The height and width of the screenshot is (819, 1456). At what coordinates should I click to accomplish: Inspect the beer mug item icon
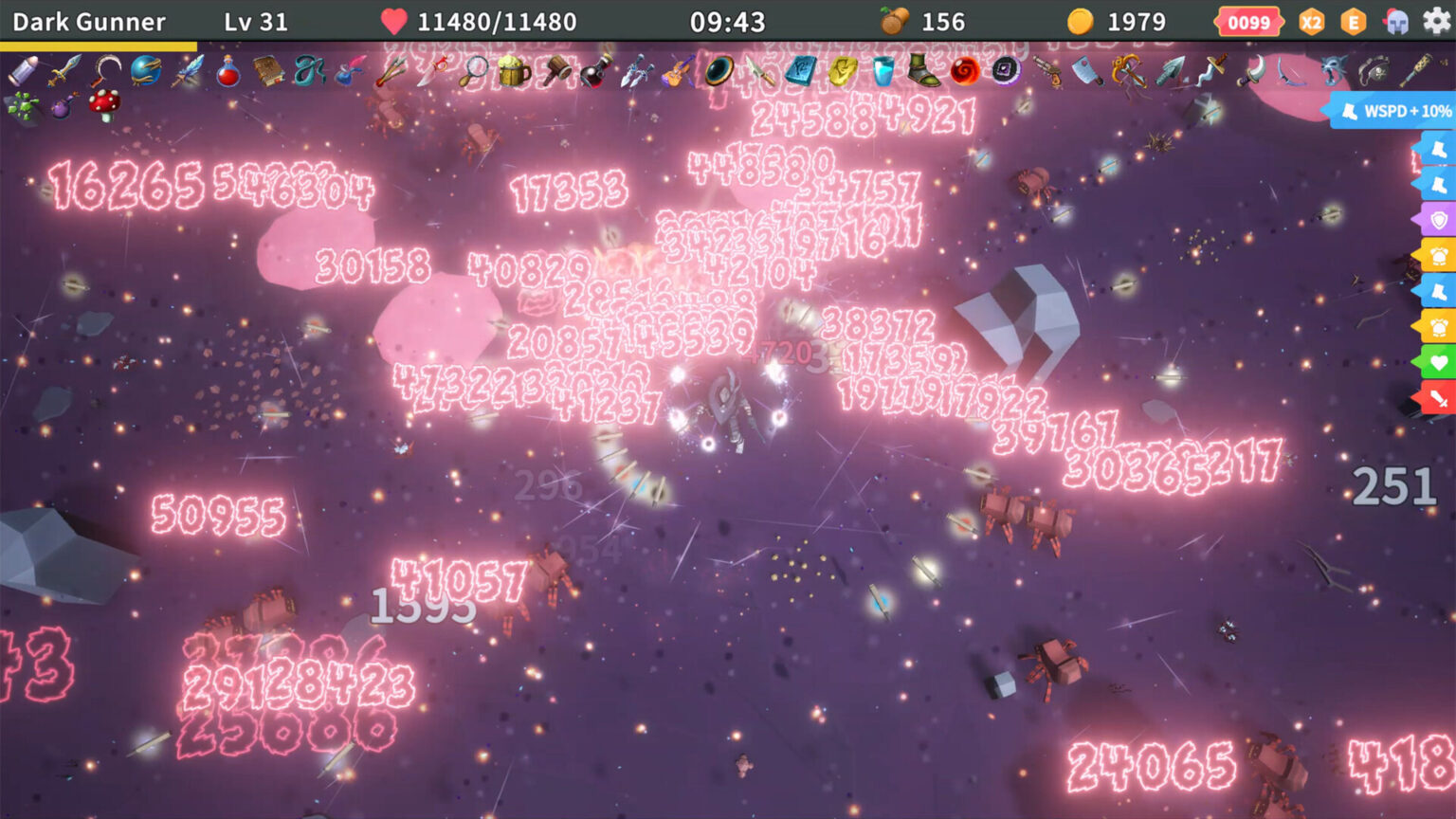(513, 71)
